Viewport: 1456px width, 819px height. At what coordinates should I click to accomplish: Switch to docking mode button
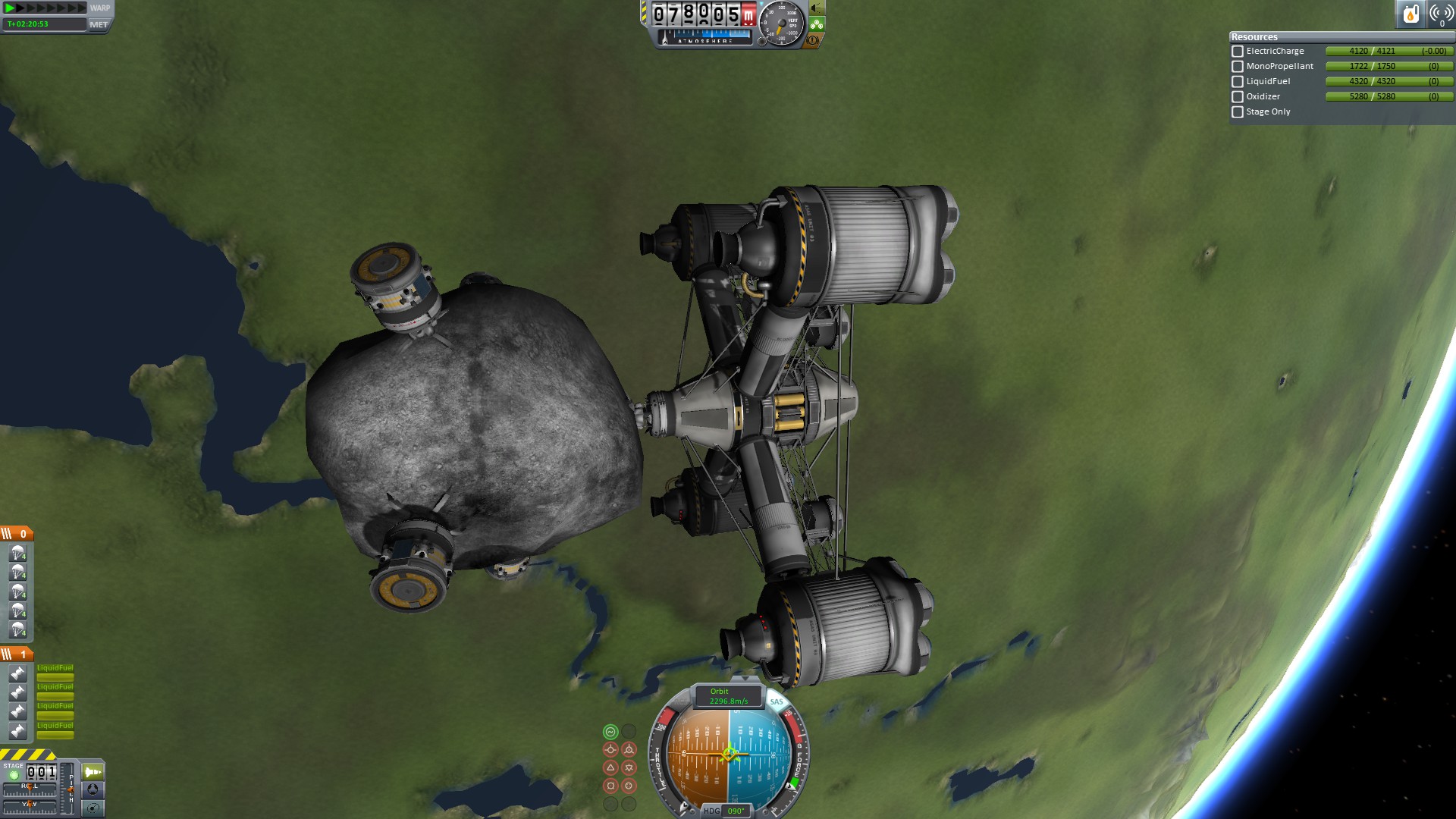tap(93, 789)
